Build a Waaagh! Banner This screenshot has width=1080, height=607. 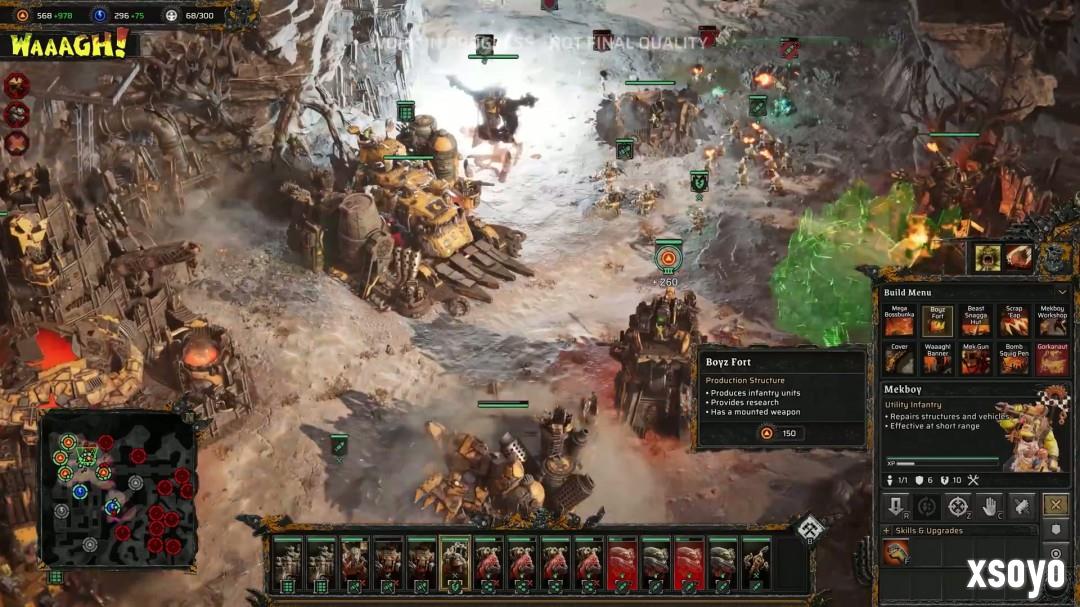point(937,359)
